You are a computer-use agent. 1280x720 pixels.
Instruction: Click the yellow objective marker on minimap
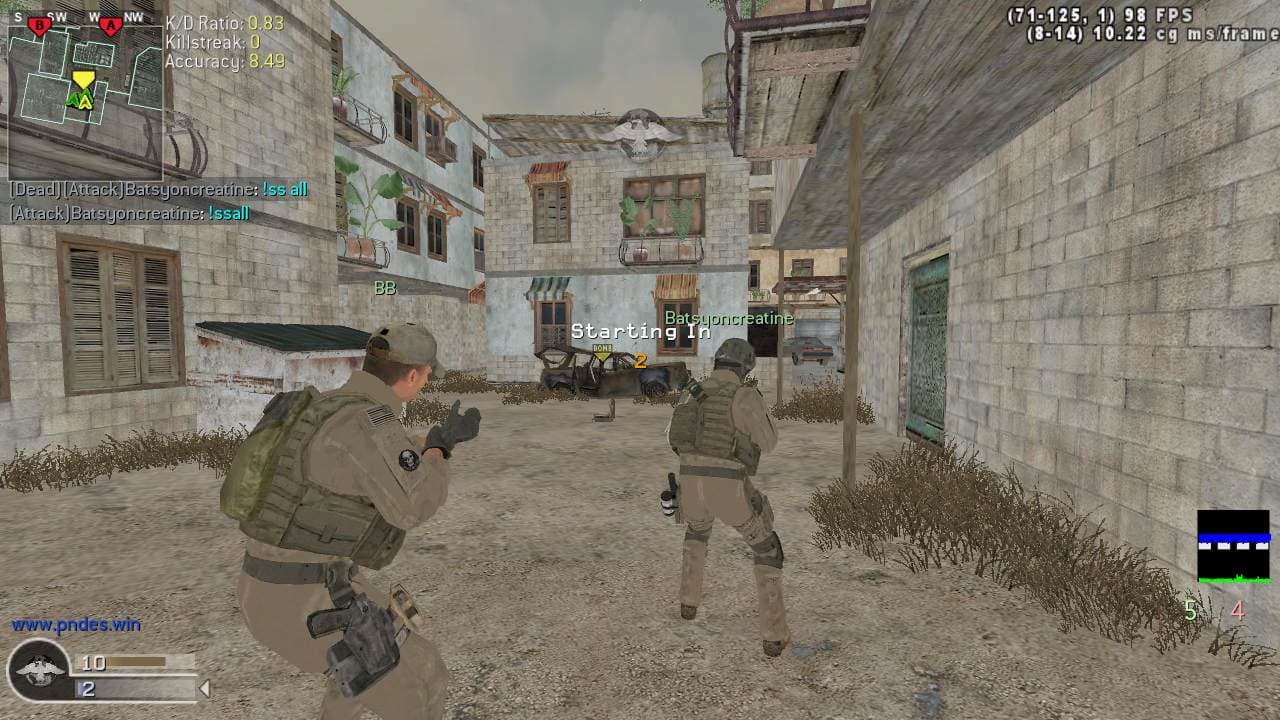click(x=83, y=79)
